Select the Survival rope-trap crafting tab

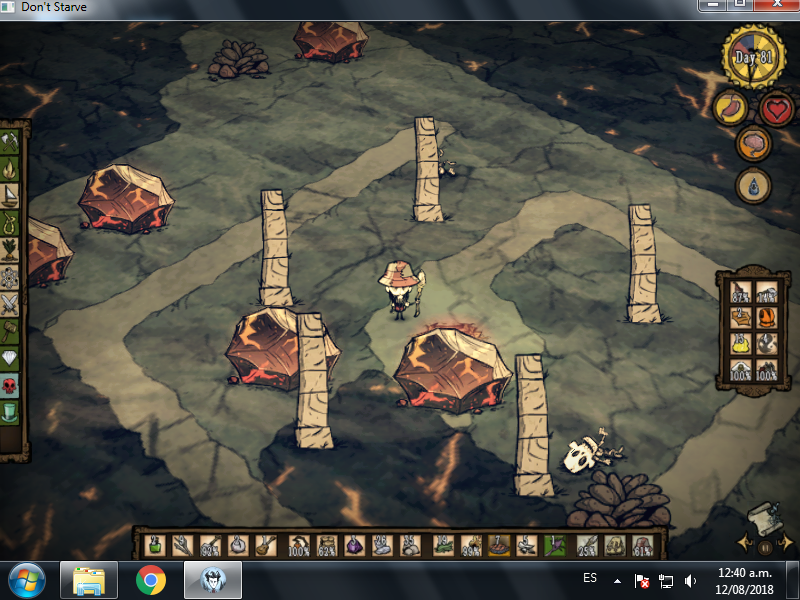10,223
